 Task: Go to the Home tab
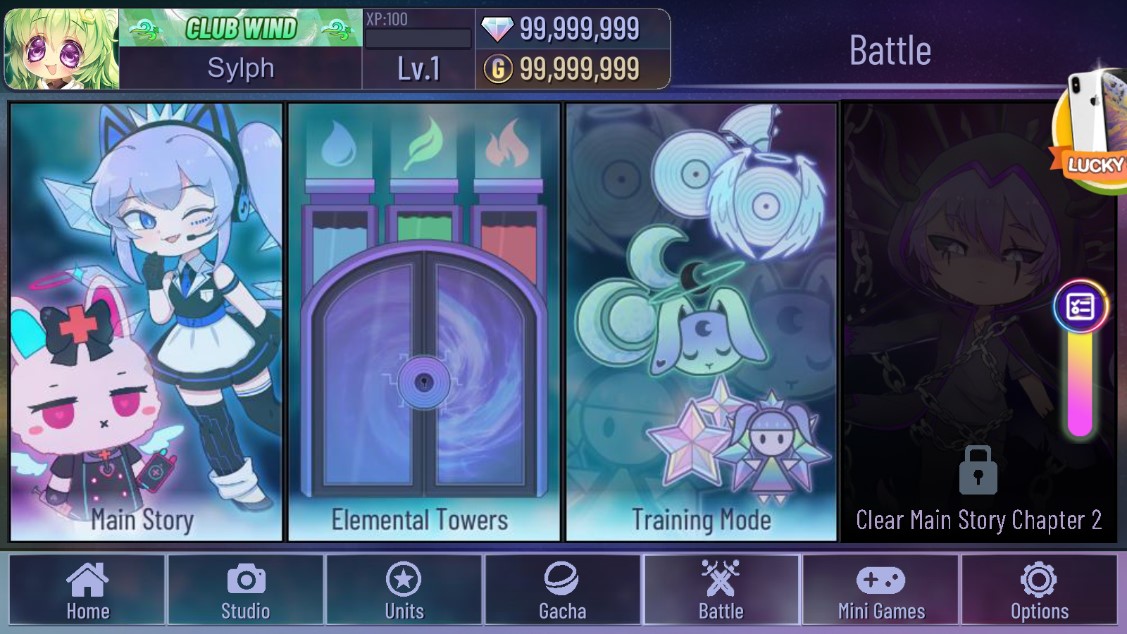[87, 590]
